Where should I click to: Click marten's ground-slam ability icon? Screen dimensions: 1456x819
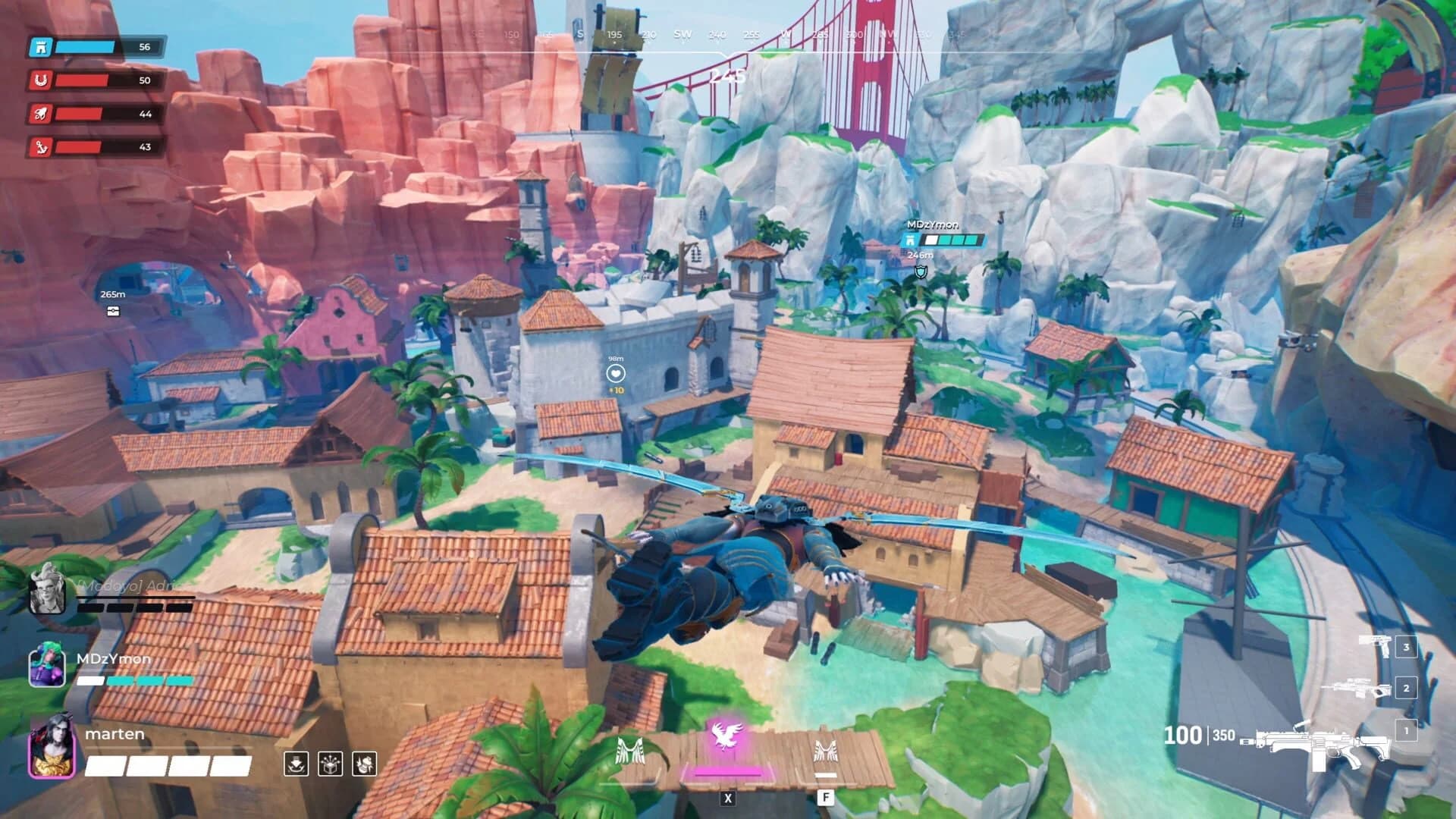(296, 764)
